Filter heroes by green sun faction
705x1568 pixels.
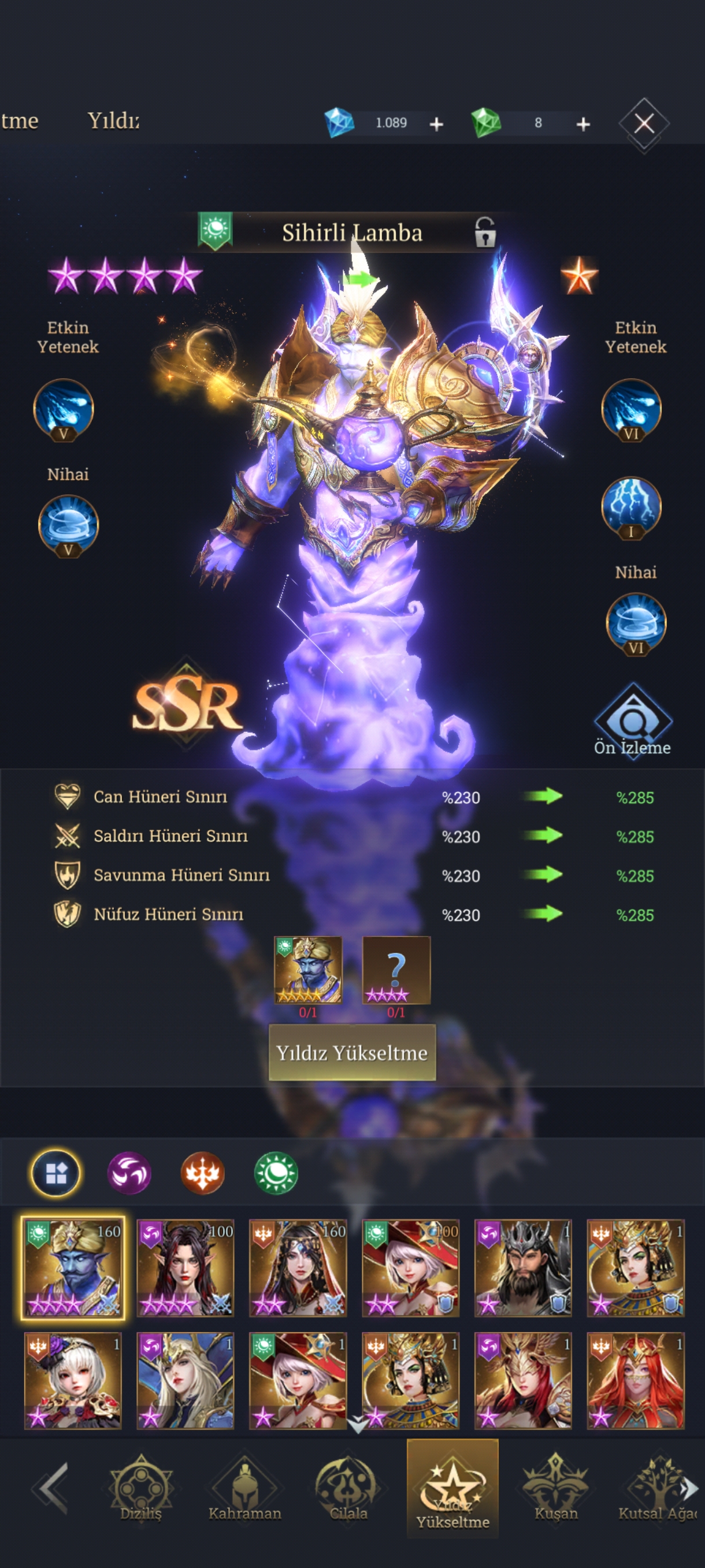[x=276, y=1173]
